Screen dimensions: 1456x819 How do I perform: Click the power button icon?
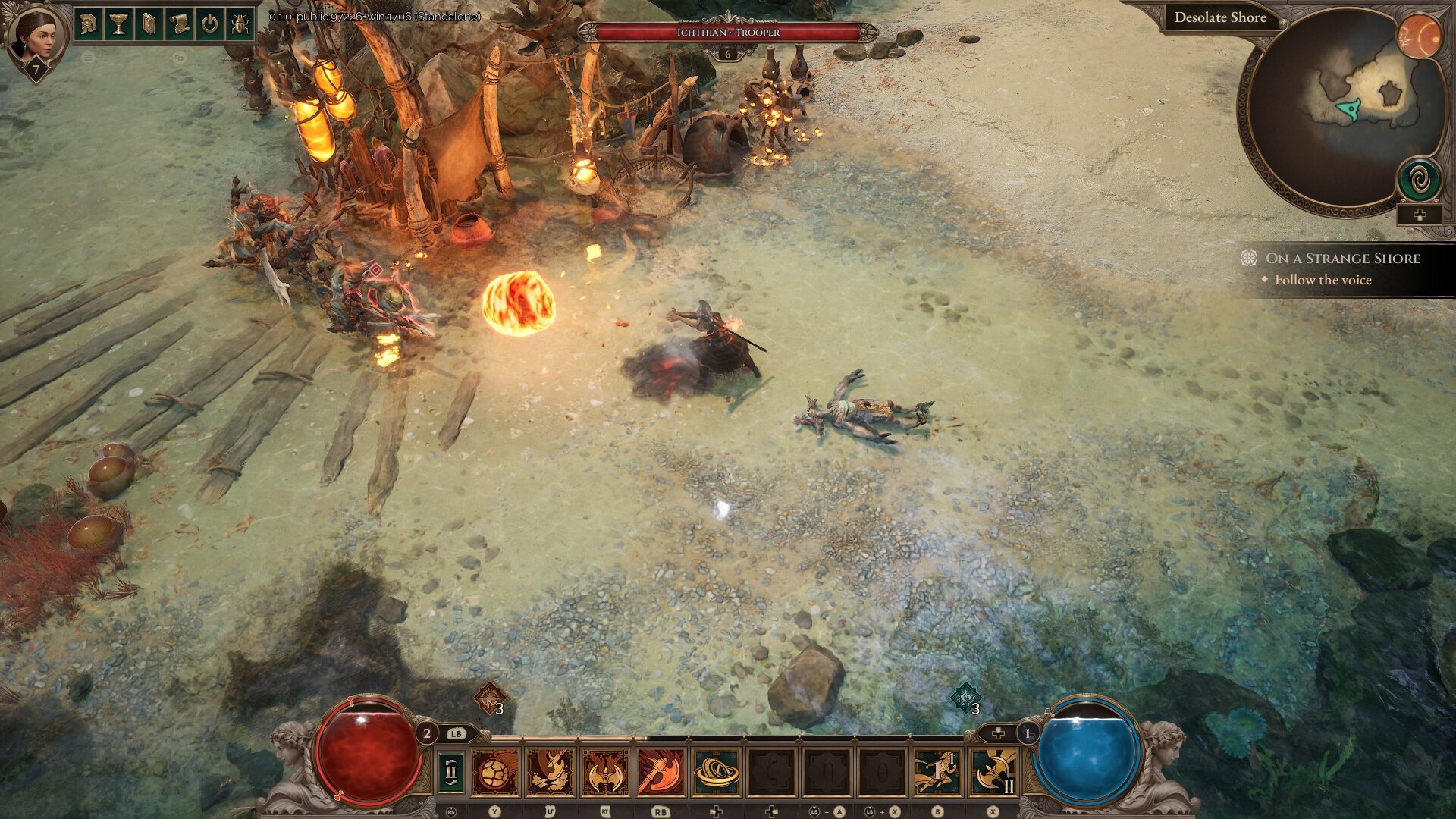point(209,25)
